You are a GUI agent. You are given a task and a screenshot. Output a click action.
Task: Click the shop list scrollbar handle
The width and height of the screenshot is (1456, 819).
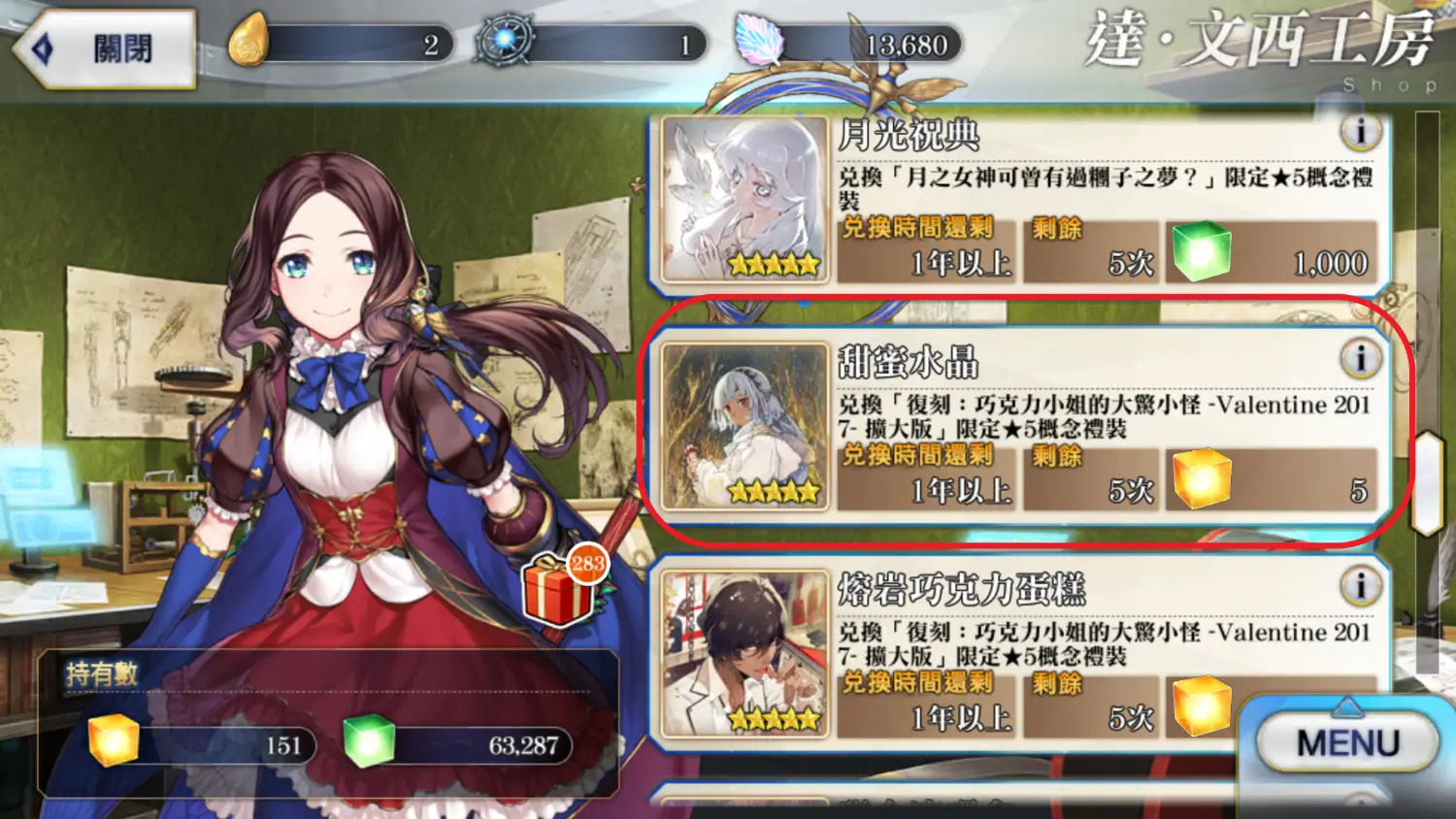coord(1427,482)
